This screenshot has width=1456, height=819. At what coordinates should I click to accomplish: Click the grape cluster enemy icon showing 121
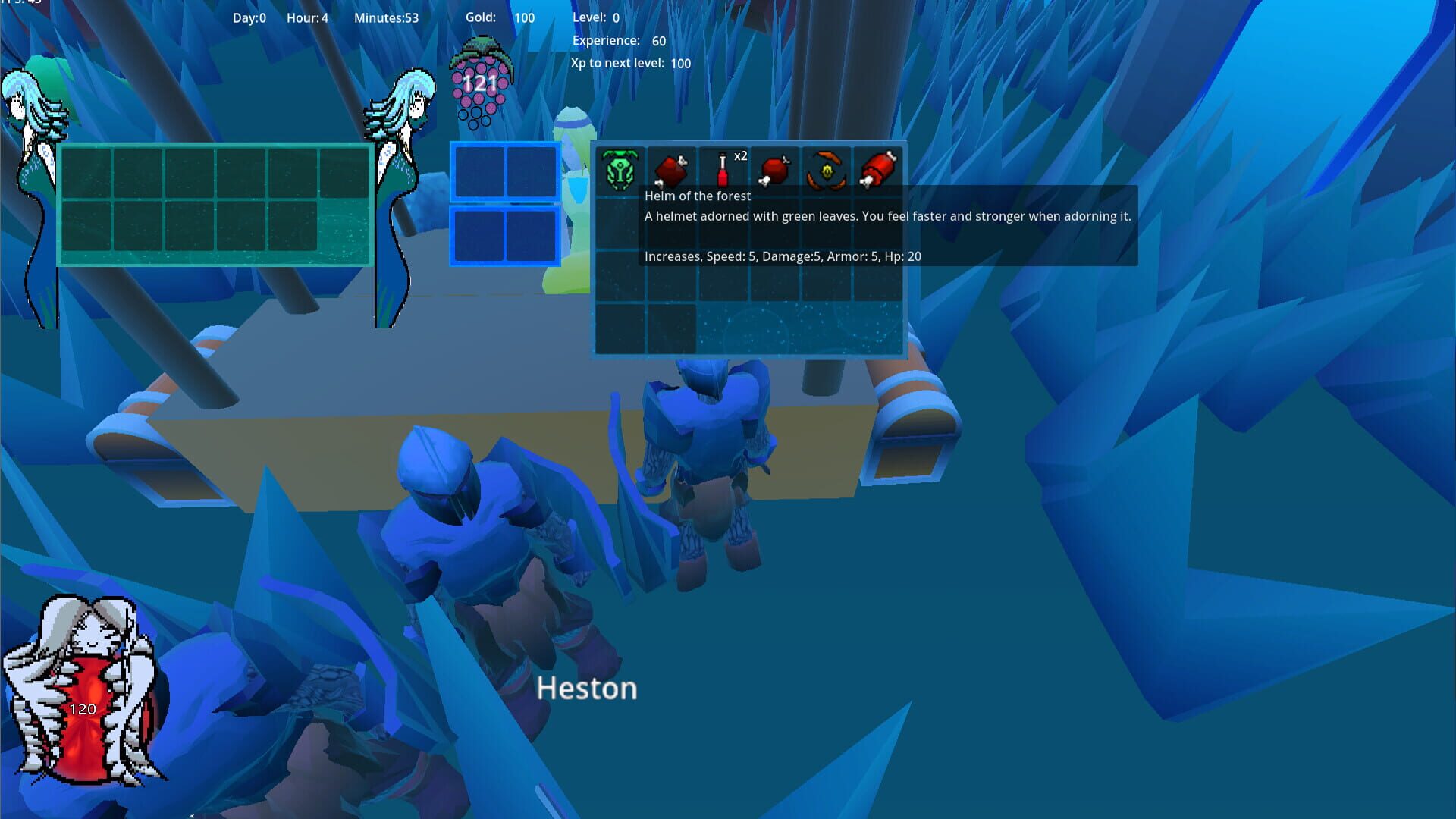(481, 80)
